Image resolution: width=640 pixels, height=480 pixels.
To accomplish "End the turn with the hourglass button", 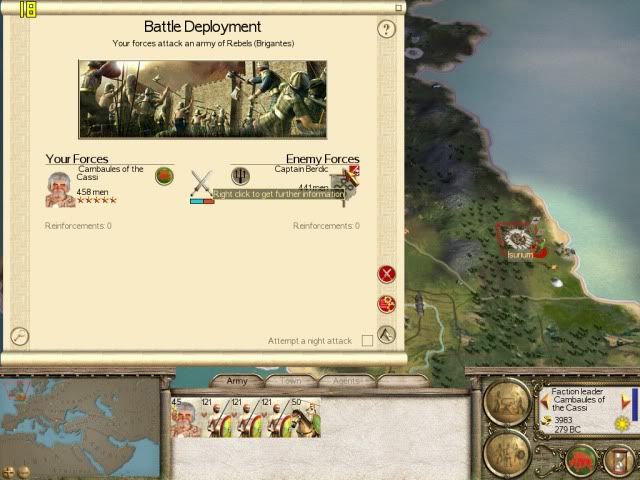I will click(617, 461).
